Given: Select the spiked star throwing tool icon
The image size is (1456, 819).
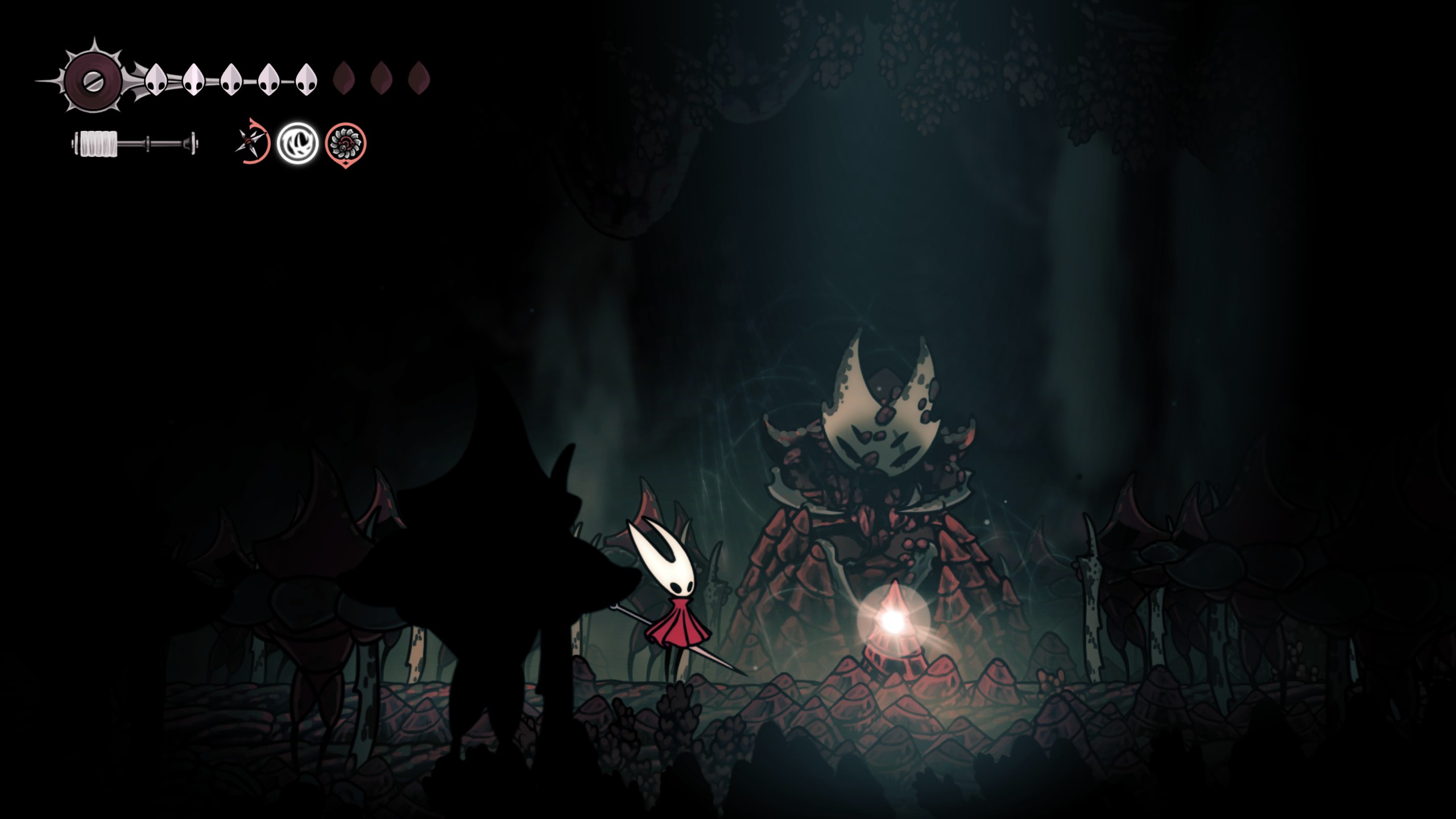Looking at the screenshot, I should [x=251, y=142].
